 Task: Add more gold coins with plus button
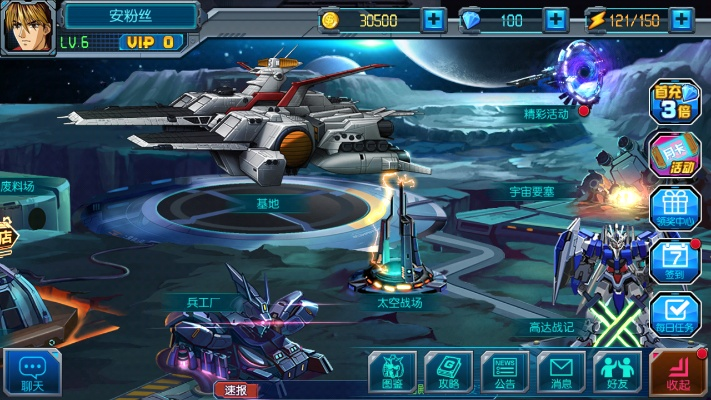[x=433, y=19]
